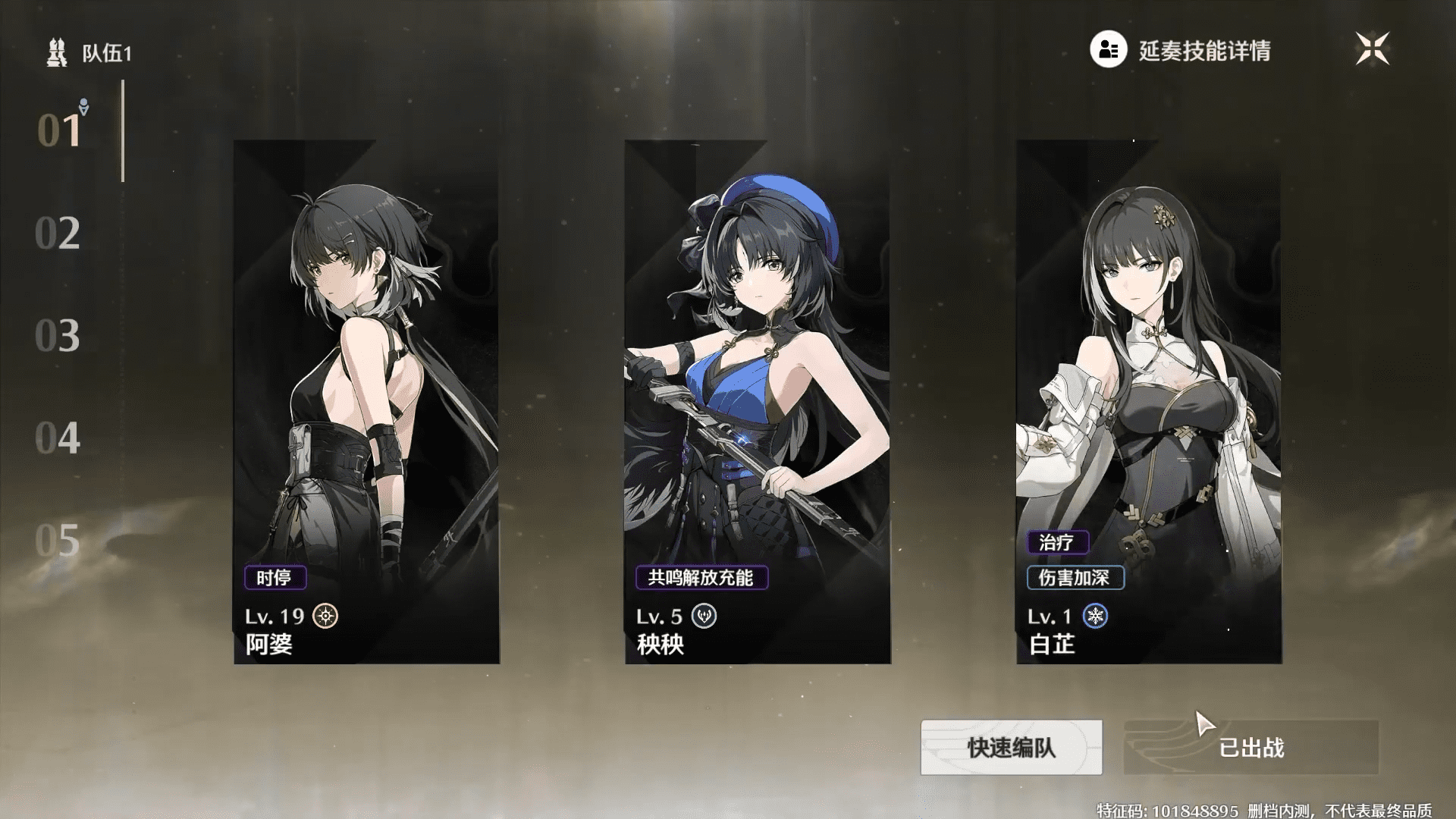Click the 快速编队 quick team button
1456x819 pixels.
pos(1011,748)
